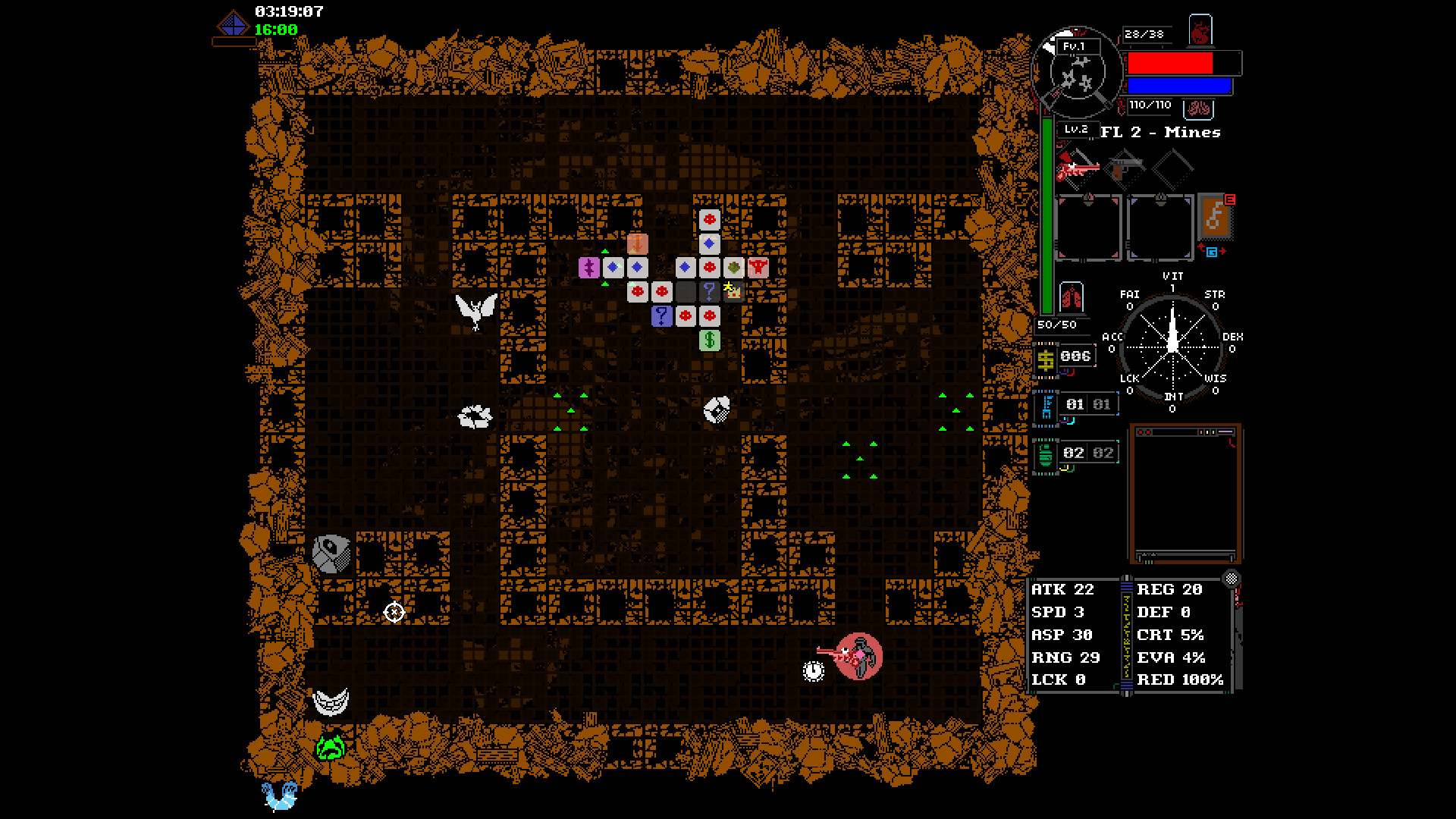
Task: Open the heart jar next to 28/38
Action: pyautogui.click(x=1201, y=32)
